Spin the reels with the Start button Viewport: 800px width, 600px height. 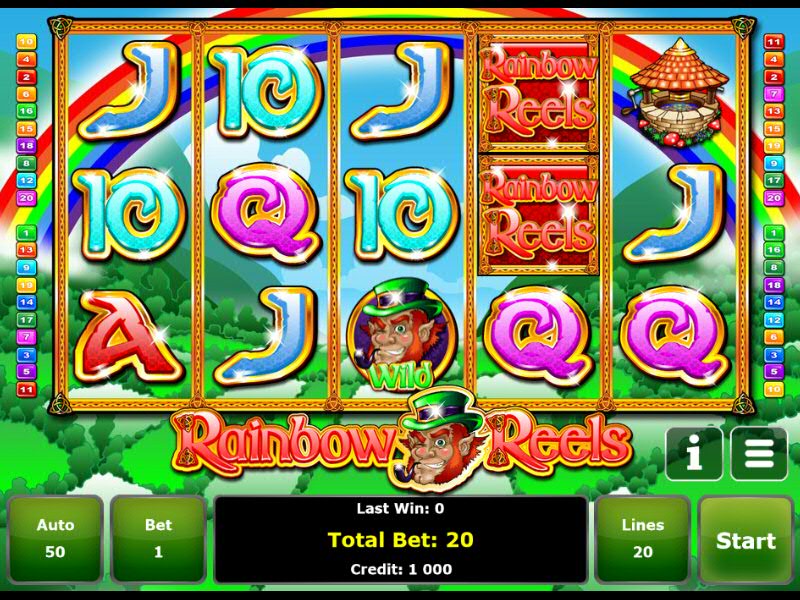coord(745,540)
